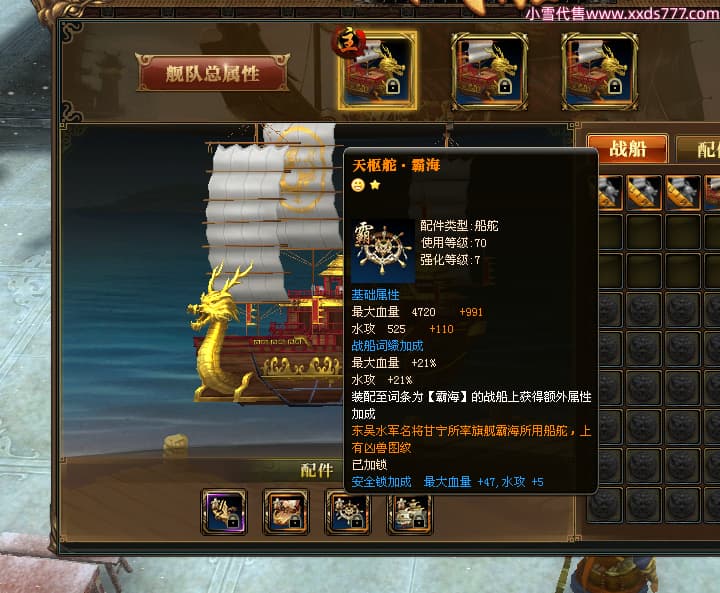Image resolution: width=720 pixels, height=593 pixels.
Task: Open the 舰队总属性 fleet attributes panel
Action: (x=213, y=73)
